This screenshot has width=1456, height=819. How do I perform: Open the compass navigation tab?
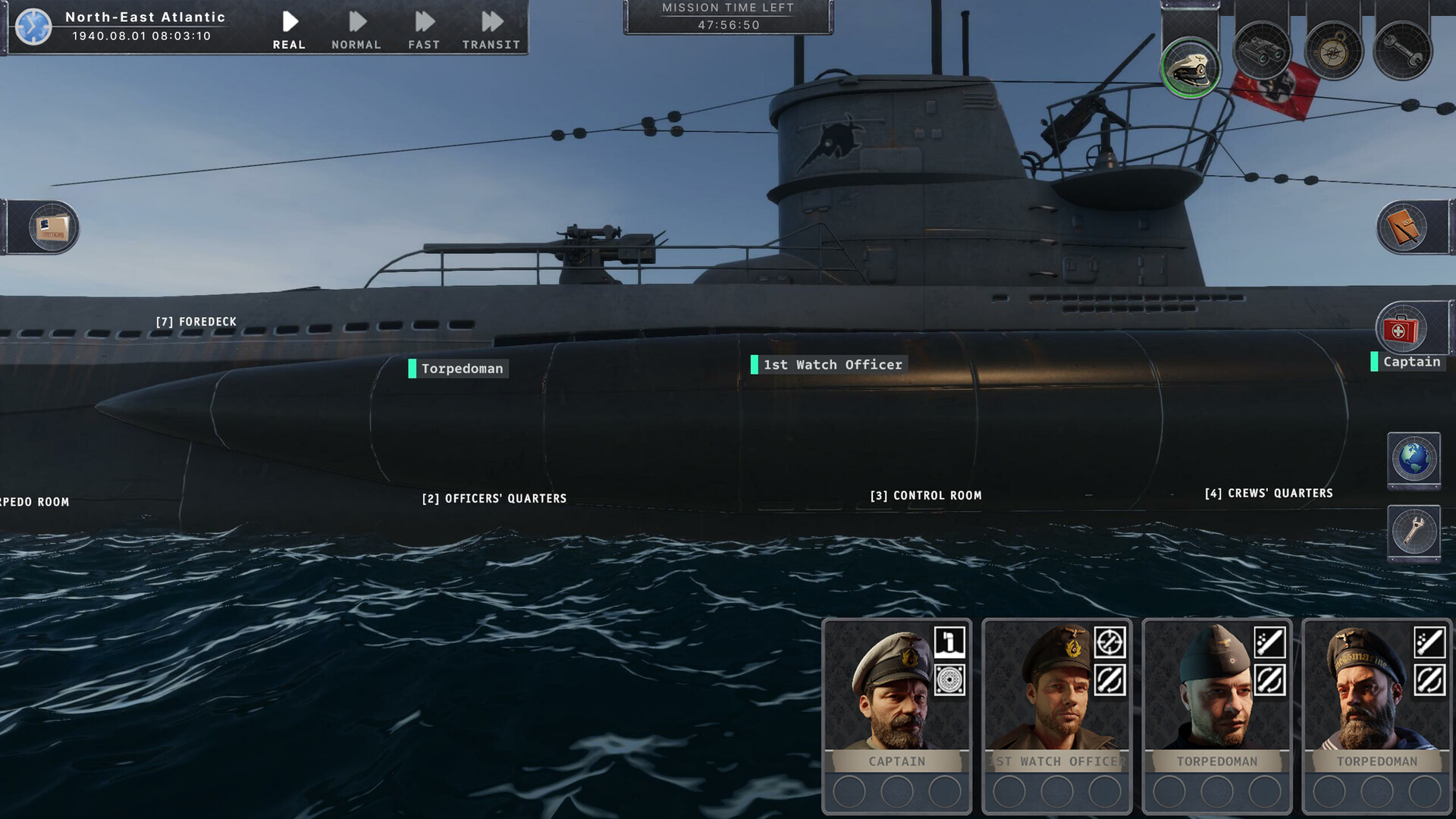click(1333, 52)
